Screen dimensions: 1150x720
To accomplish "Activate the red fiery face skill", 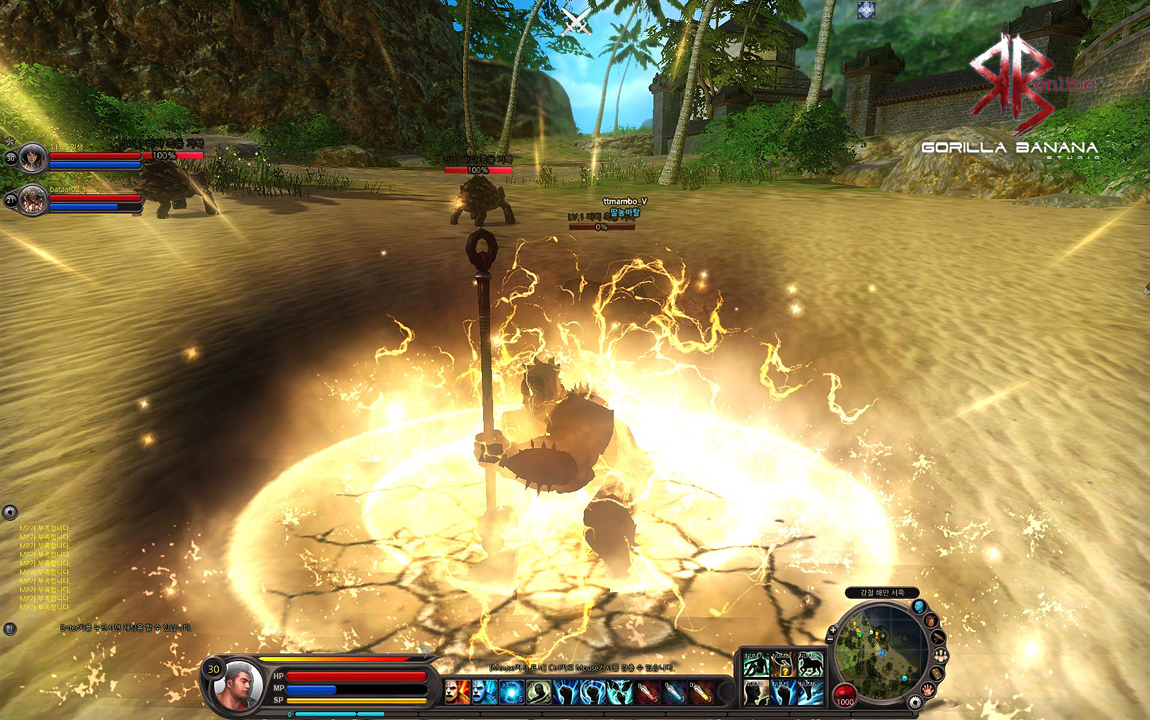I will pos(458,691).
